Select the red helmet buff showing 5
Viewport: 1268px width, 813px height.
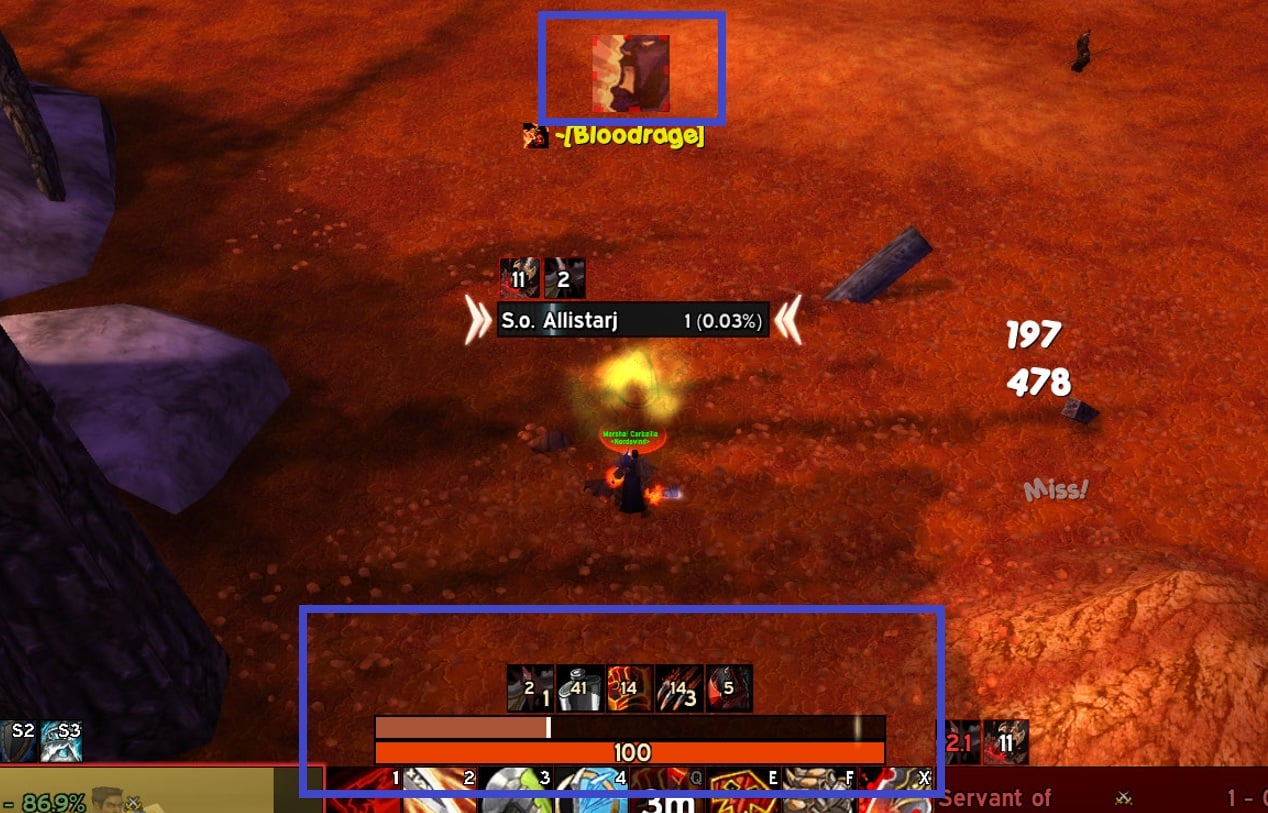(729, 688)
